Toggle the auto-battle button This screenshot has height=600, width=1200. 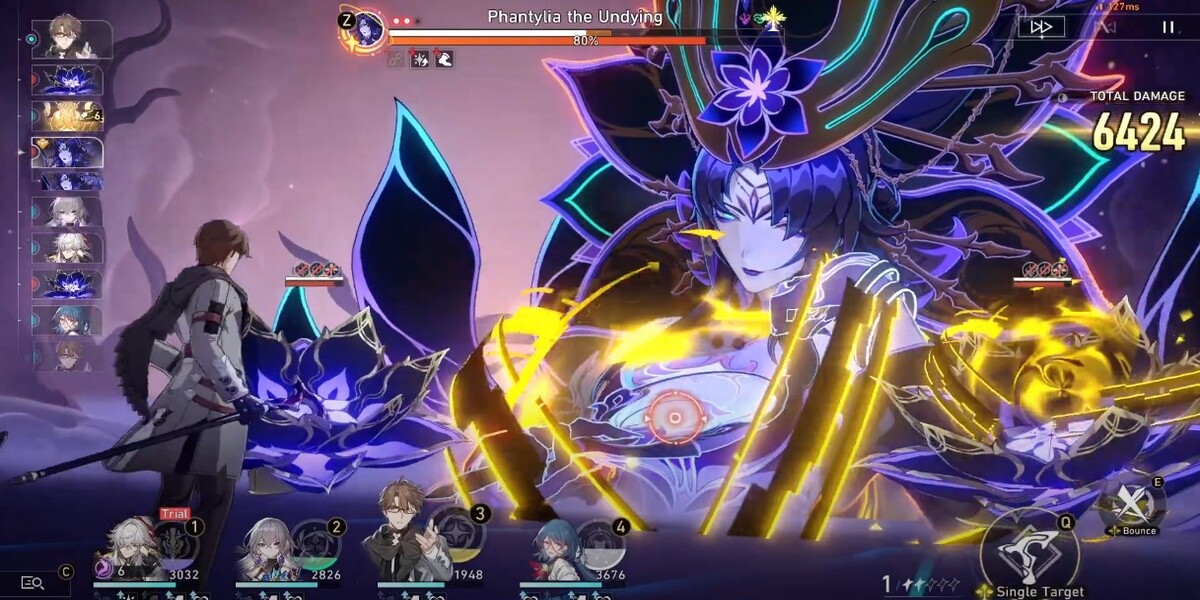click(1105, 27)
